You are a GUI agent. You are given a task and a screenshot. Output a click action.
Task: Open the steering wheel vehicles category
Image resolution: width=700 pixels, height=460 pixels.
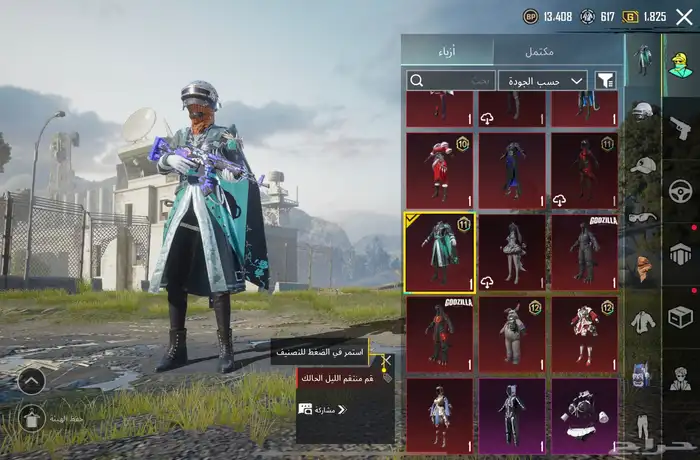point(680,190)
